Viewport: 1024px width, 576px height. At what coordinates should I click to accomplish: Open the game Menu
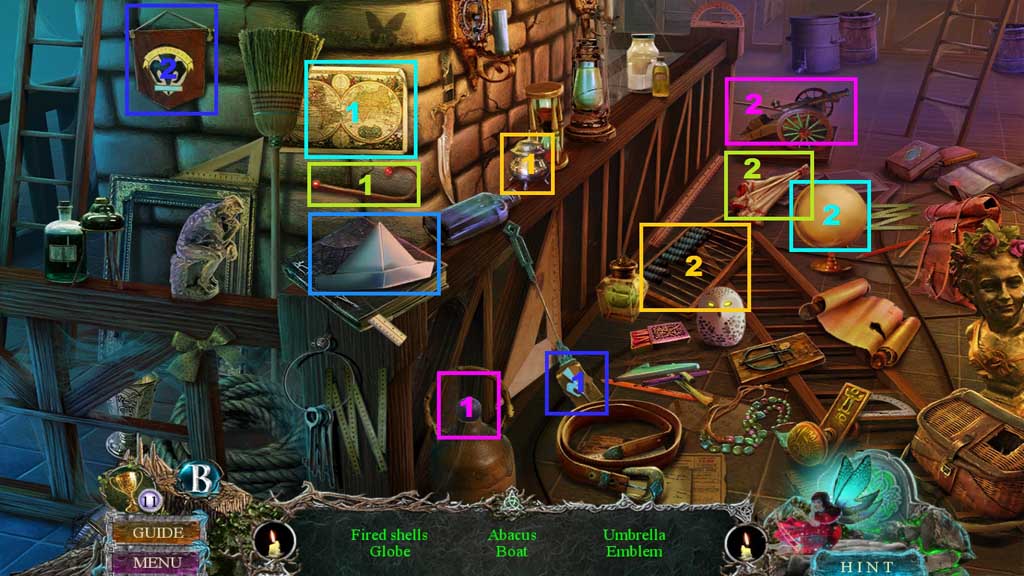coord(158,561)
